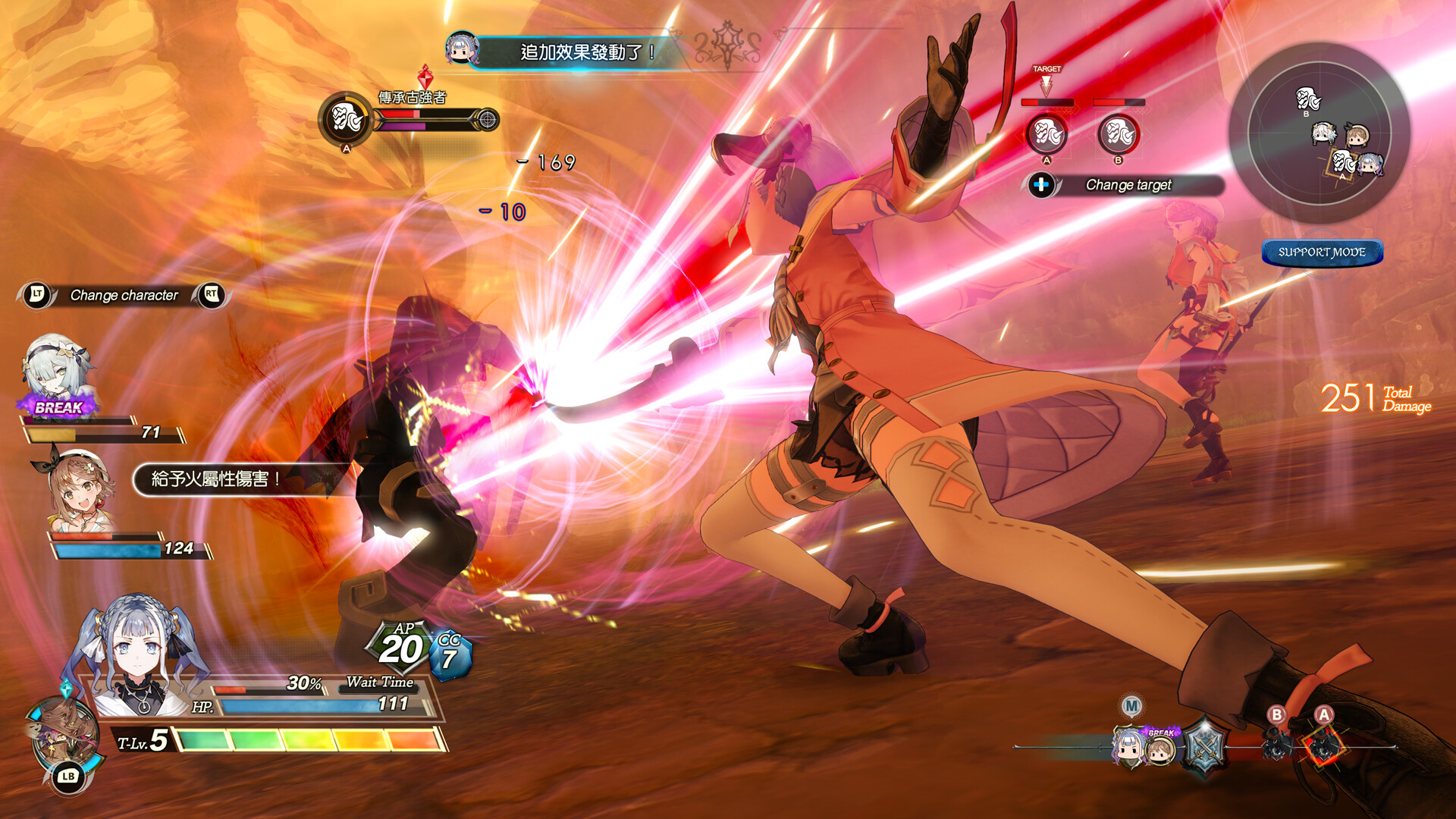Click the ally portraits on turn timeline
The height and width of the screenshot is (819, 1456).
point(1144,747)
